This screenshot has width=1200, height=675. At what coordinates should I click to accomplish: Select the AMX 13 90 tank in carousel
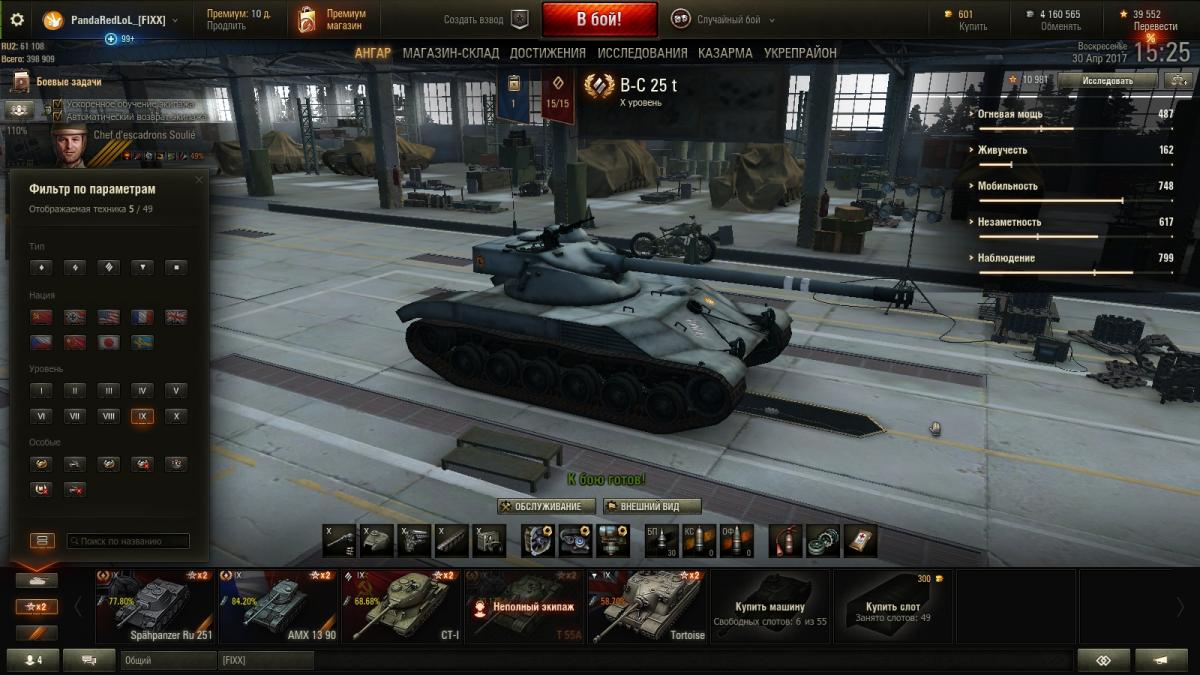coord(278,605)
